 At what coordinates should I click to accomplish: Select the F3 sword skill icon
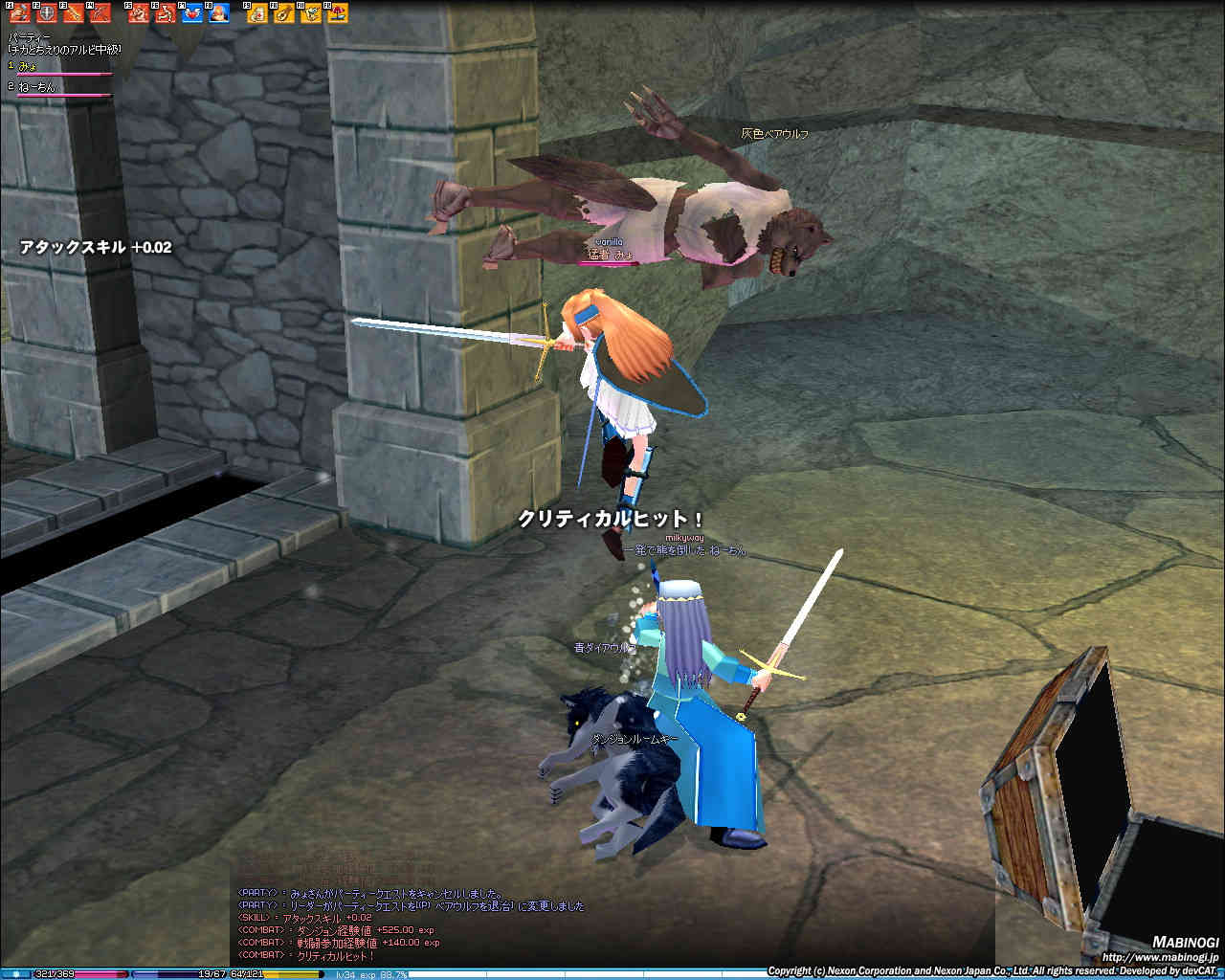[x=72, y=14]
